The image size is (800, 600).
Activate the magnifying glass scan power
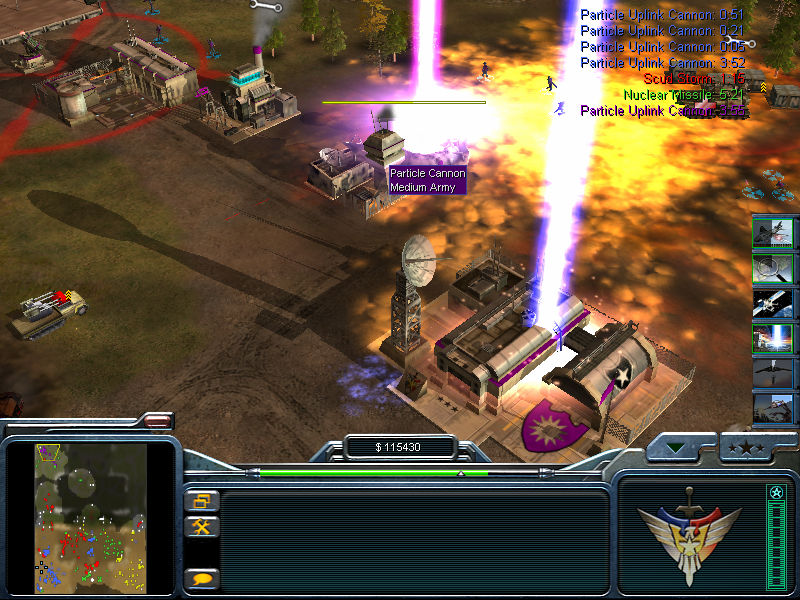tap(773, 268)
